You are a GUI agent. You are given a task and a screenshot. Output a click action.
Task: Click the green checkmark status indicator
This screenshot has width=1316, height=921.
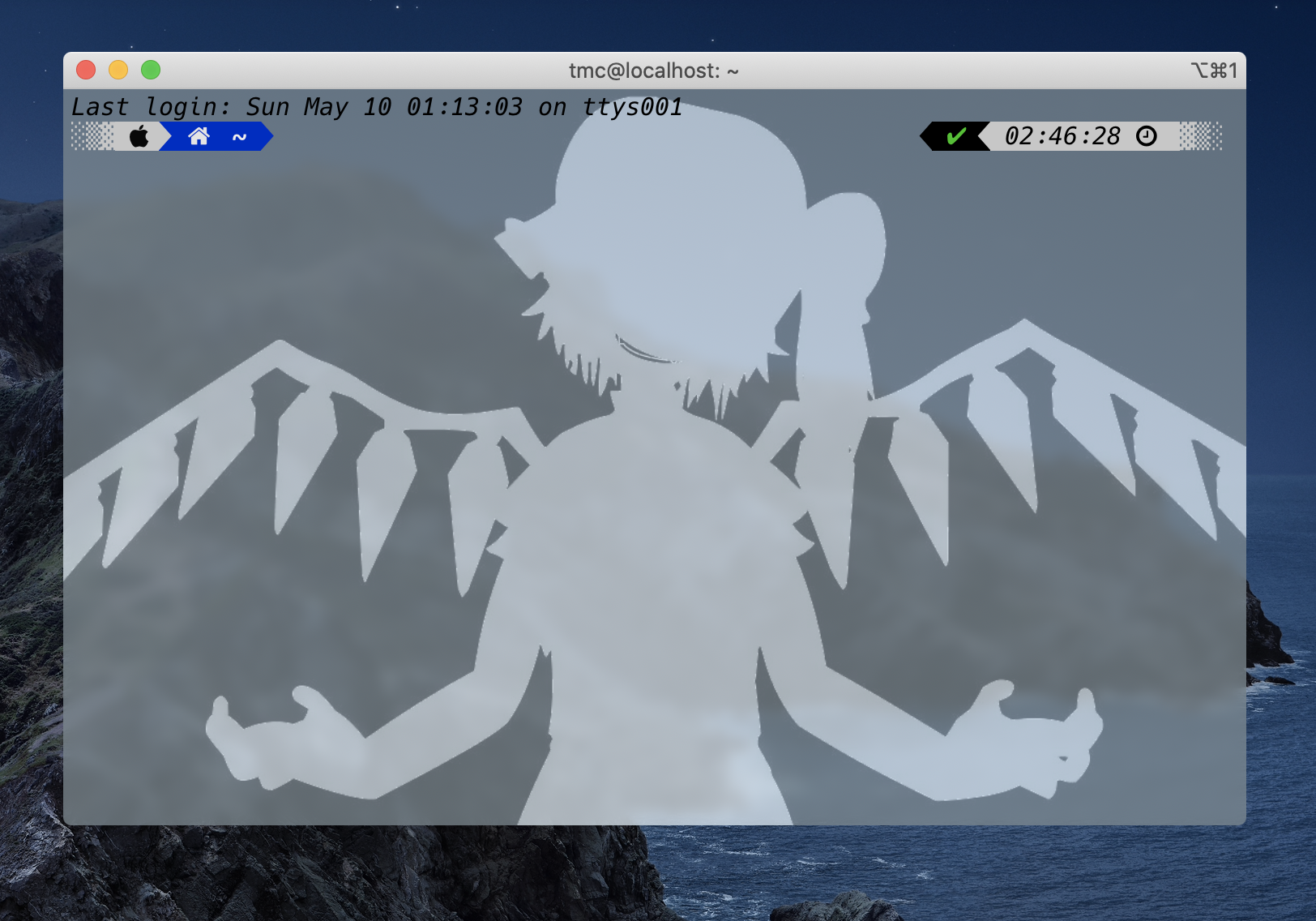point(956,135)
